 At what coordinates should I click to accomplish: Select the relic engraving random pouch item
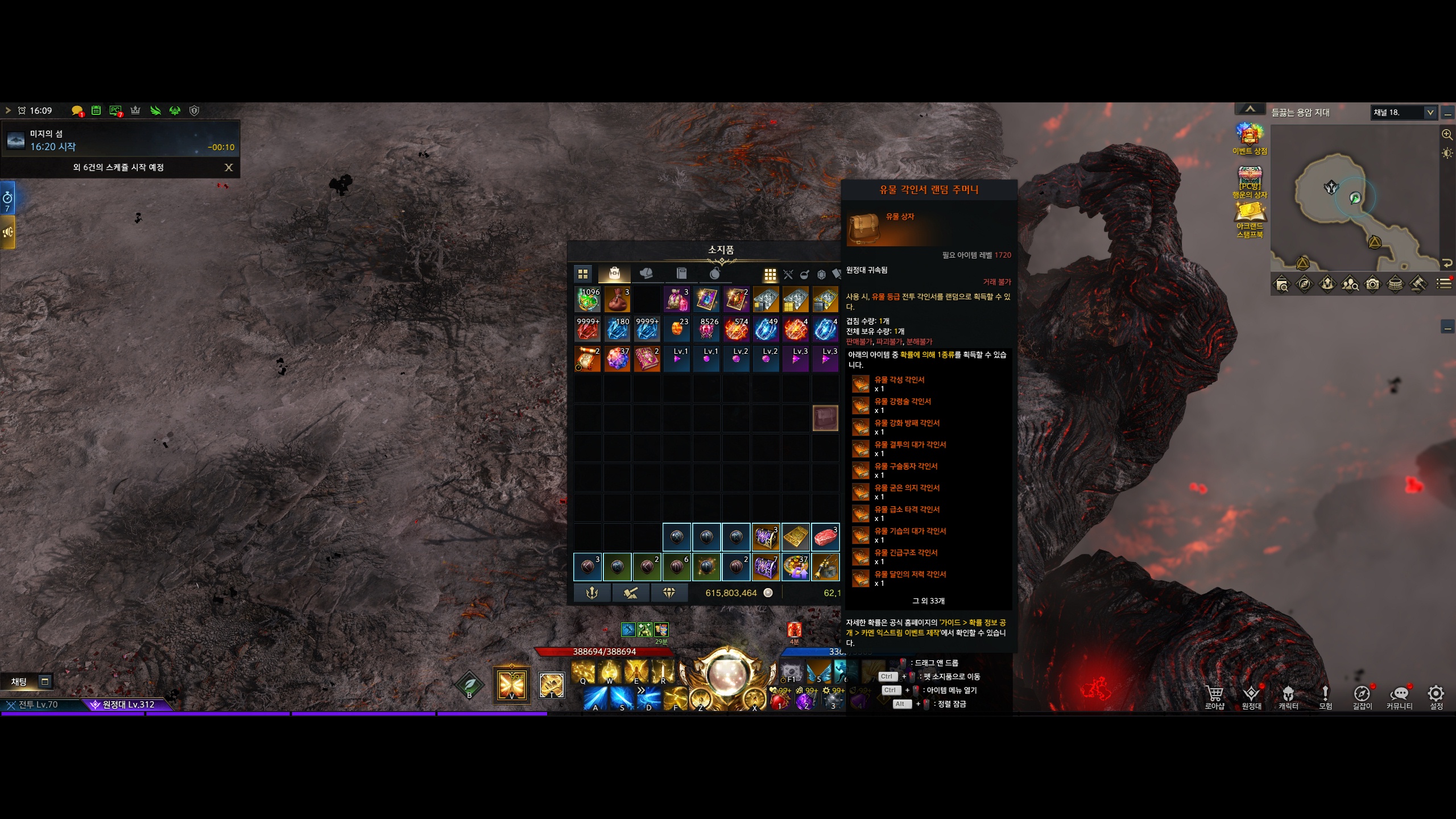[825, 419]
